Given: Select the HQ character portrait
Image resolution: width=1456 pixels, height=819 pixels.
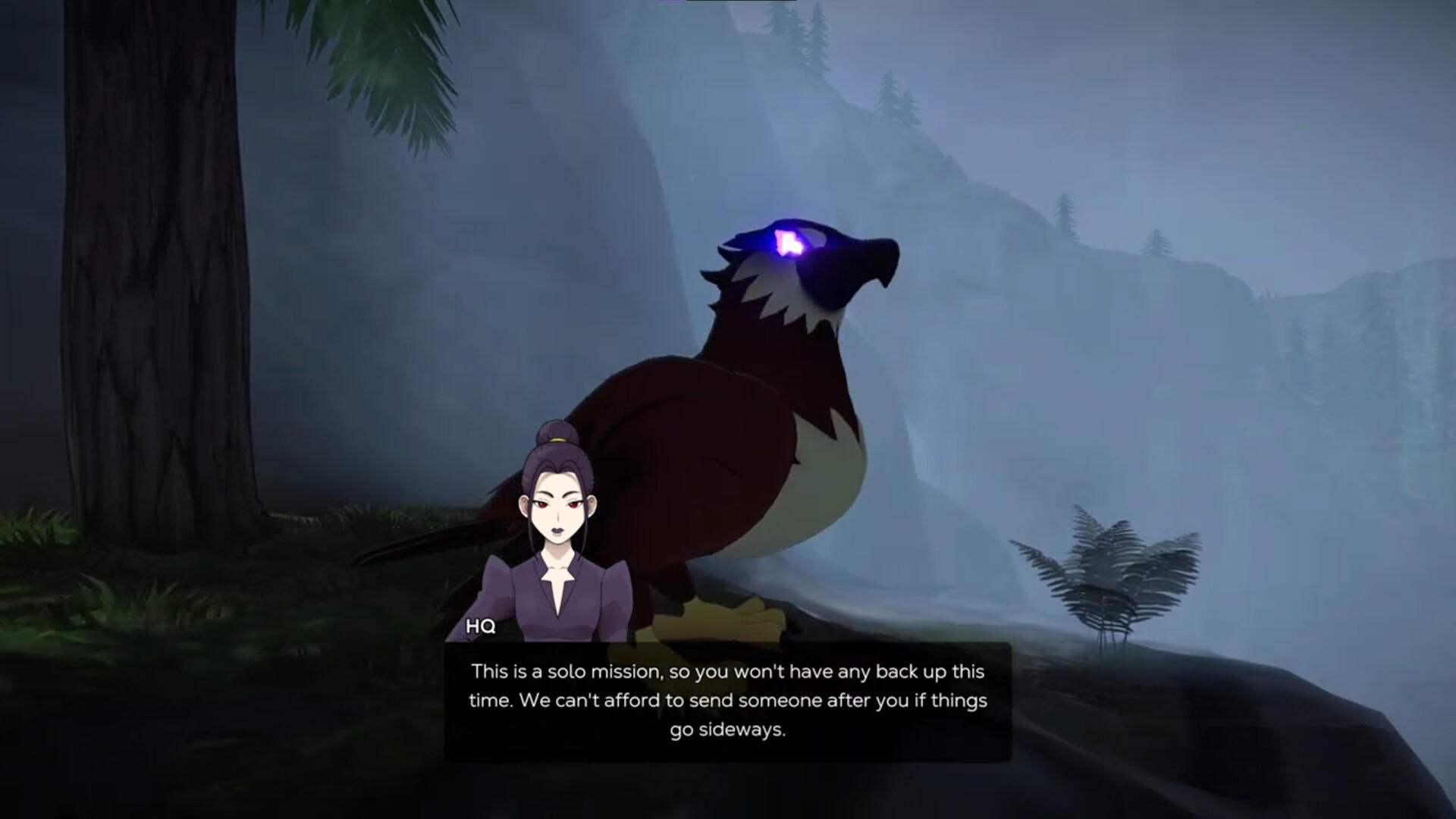Looking at the screenshot, I should (x=557, y=523).
